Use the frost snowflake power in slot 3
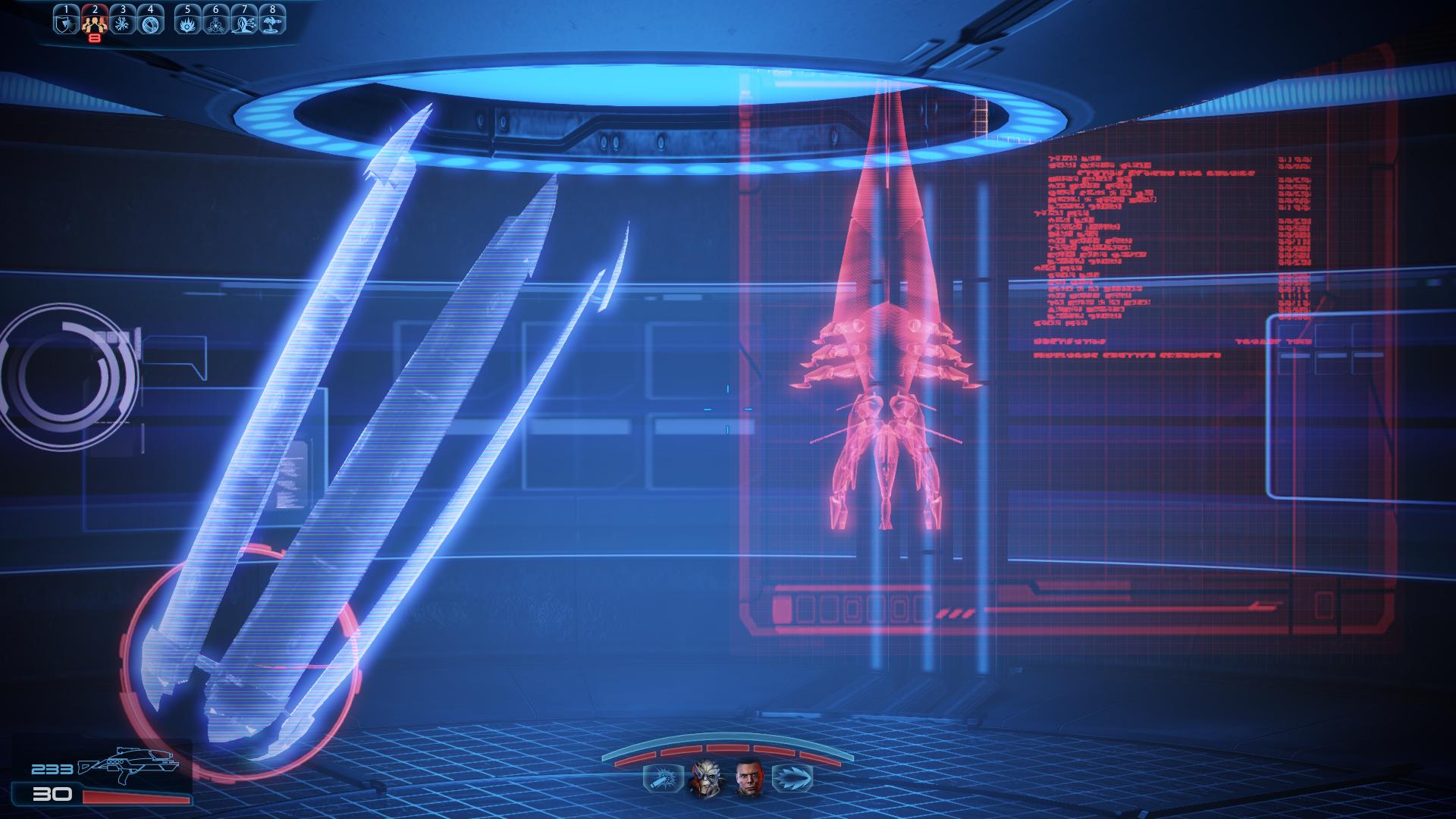 coord(122,23)
